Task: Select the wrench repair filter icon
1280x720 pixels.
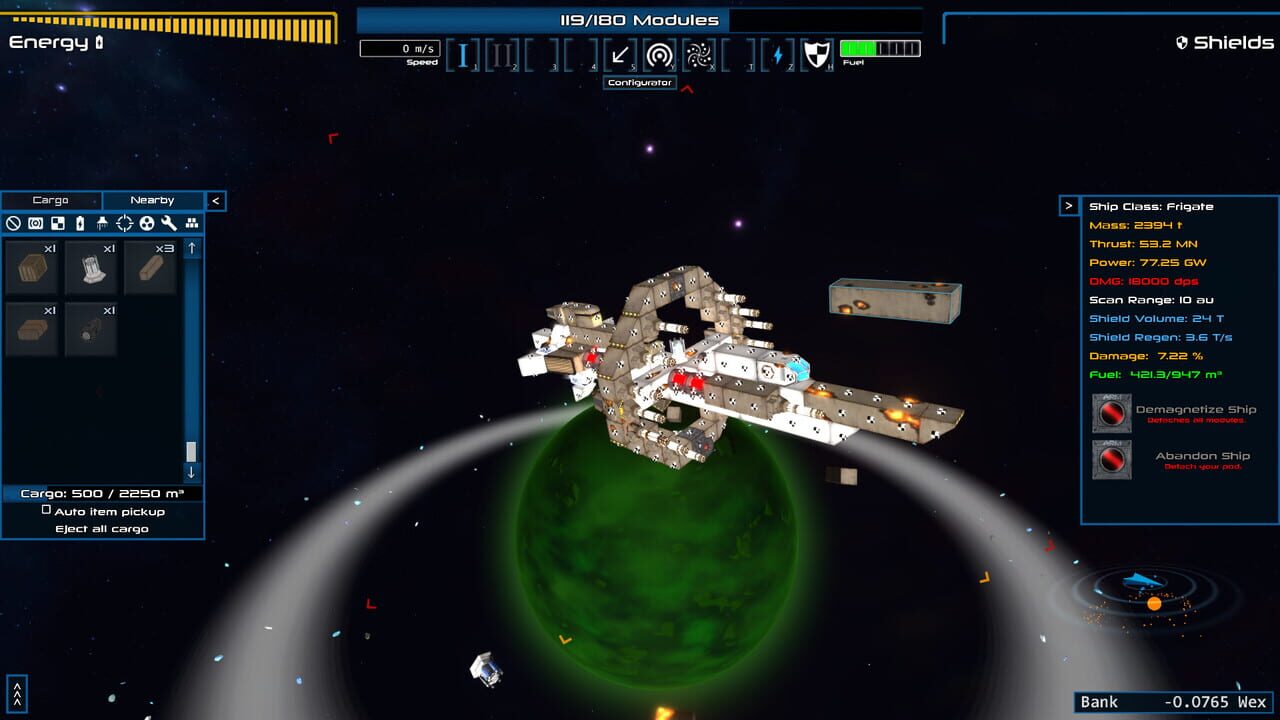Action: click(x=168, y=223)
